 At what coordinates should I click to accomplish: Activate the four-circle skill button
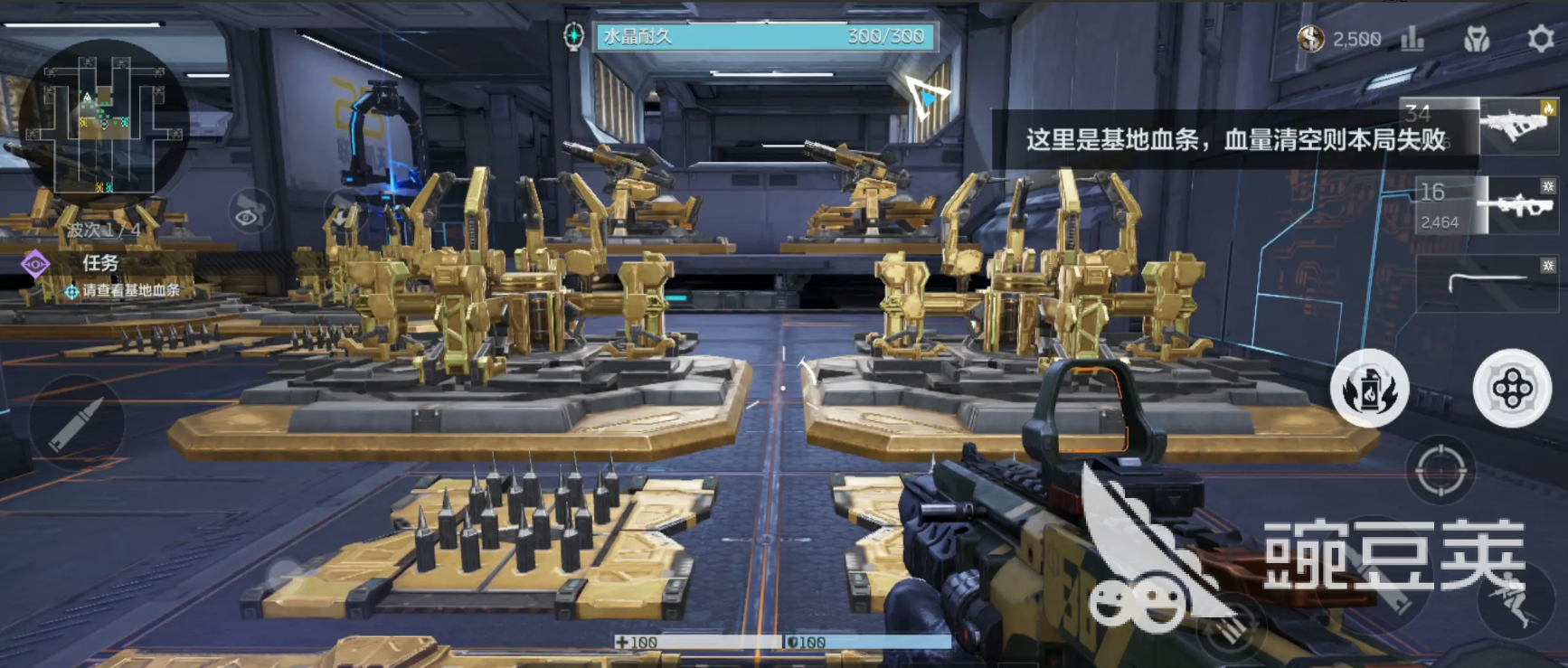(1512, 389)
